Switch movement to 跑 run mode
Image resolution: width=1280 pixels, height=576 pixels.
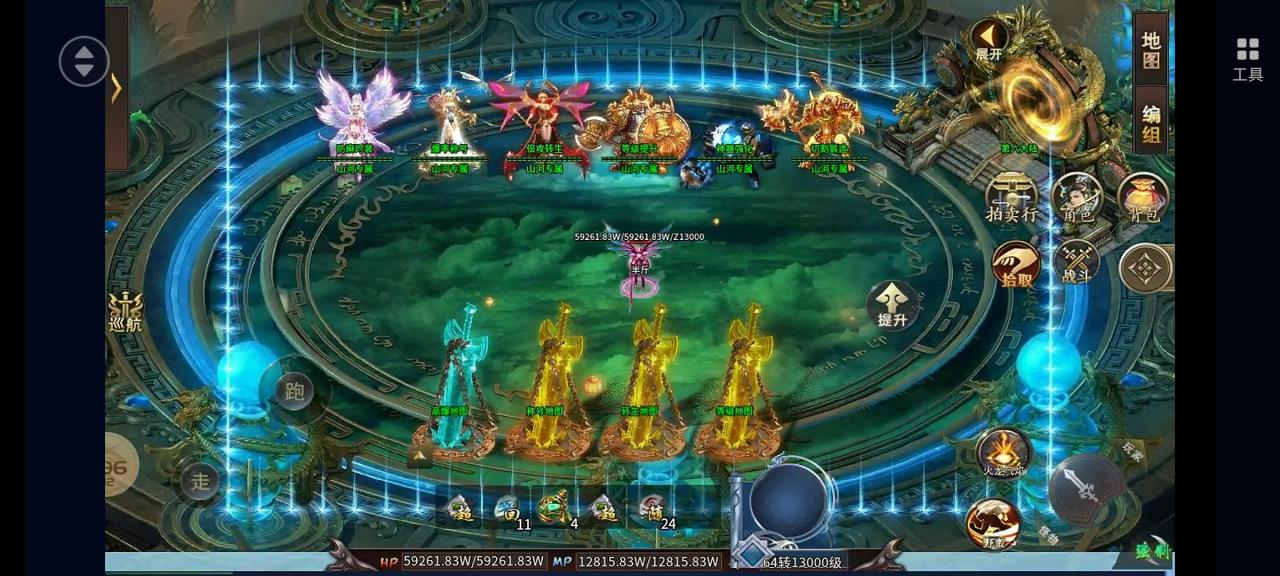(x=294, y=391)
